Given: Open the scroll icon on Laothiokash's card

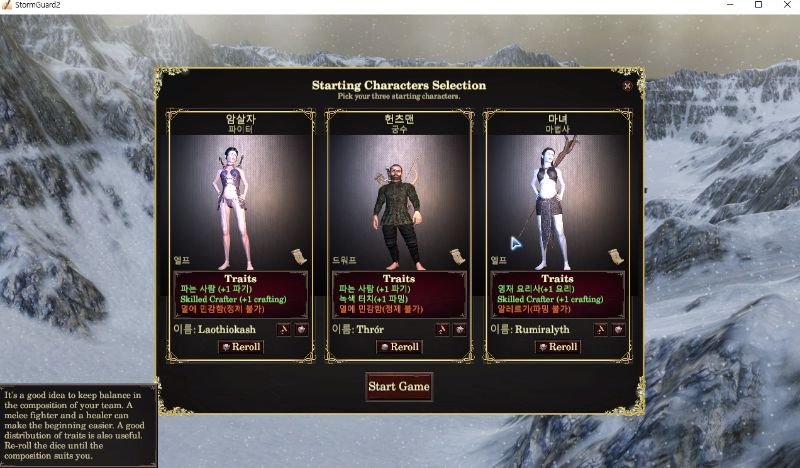Looking at the screenshot, I should click(x=299, y=257).
